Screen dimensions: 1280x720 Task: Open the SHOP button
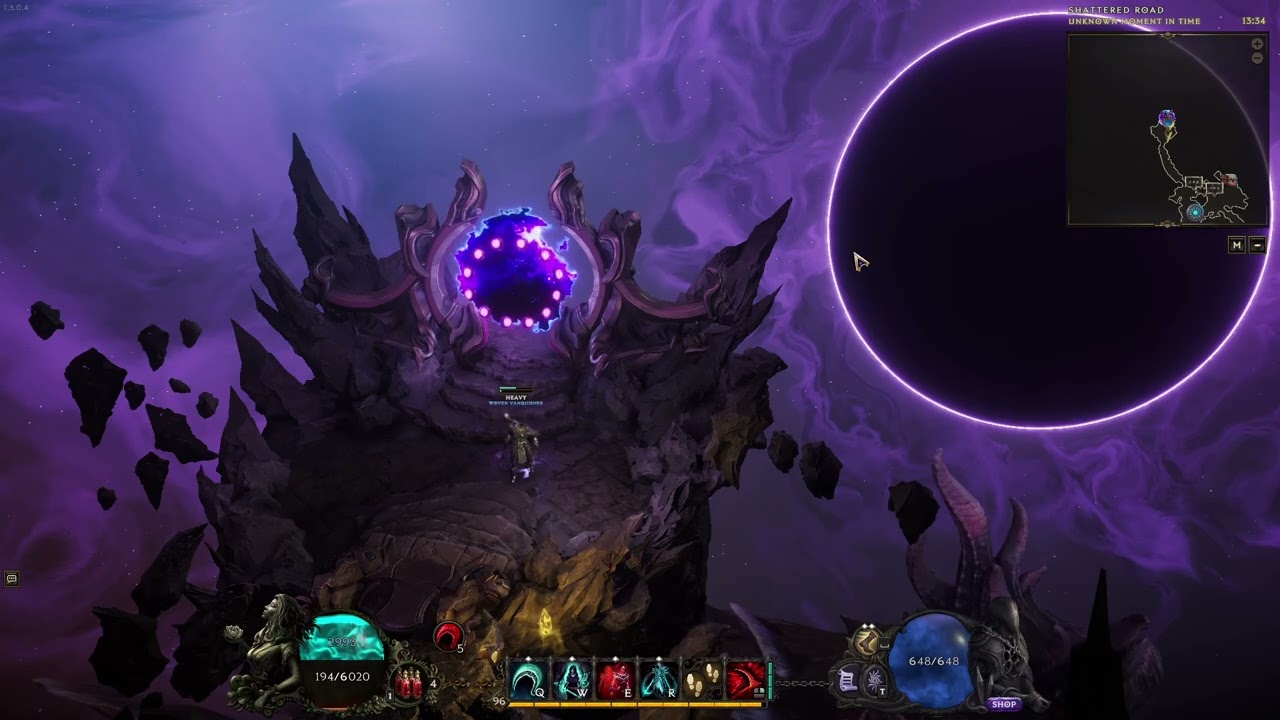(1004, 704)
